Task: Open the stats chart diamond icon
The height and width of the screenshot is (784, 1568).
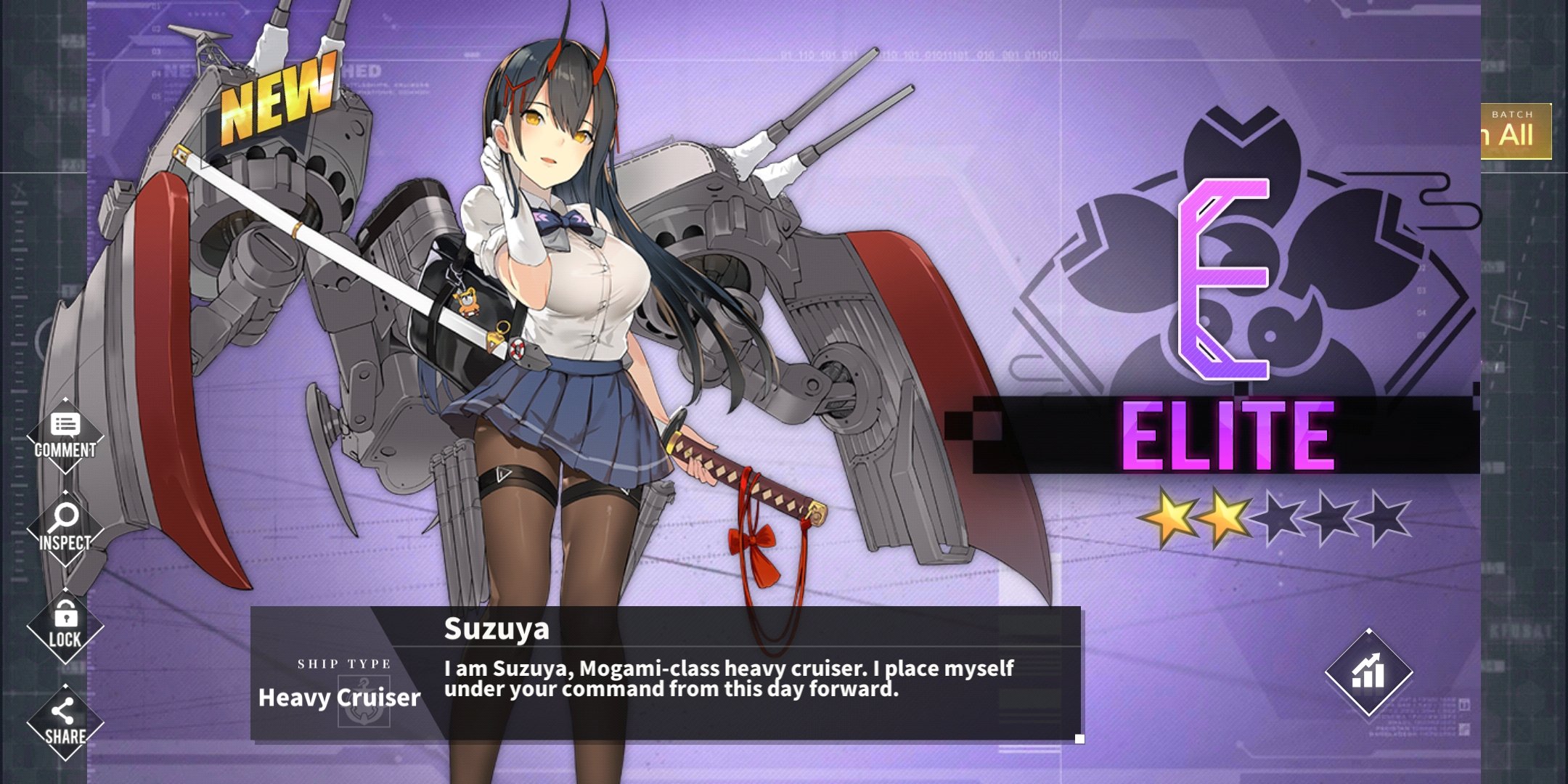Action: coord(1368,672)
